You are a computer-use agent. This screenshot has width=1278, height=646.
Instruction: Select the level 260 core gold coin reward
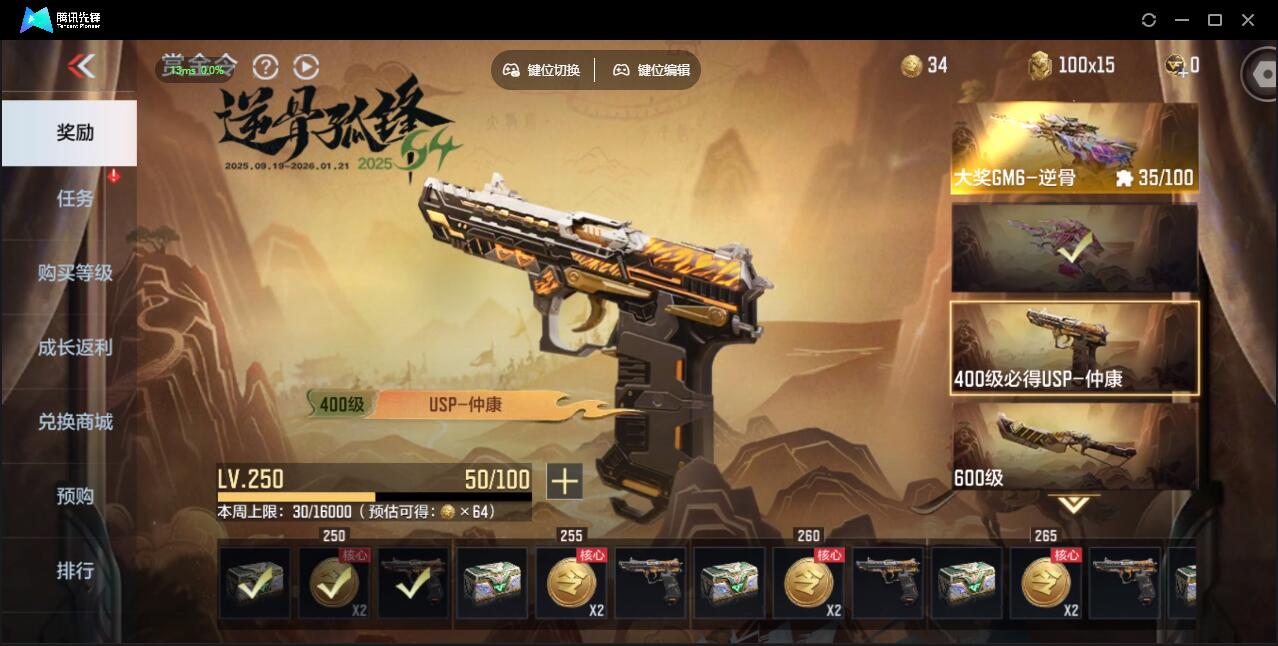pyautogui.click(x=809, y=583)
